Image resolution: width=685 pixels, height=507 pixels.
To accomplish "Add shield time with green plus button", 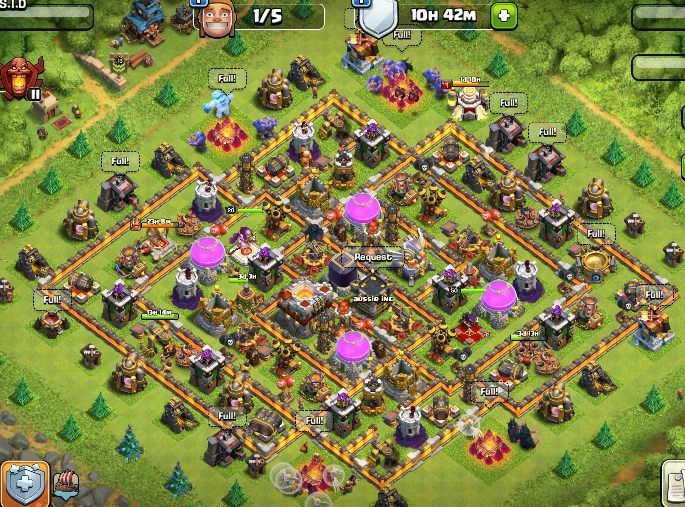I will click(x=504, y=16).
